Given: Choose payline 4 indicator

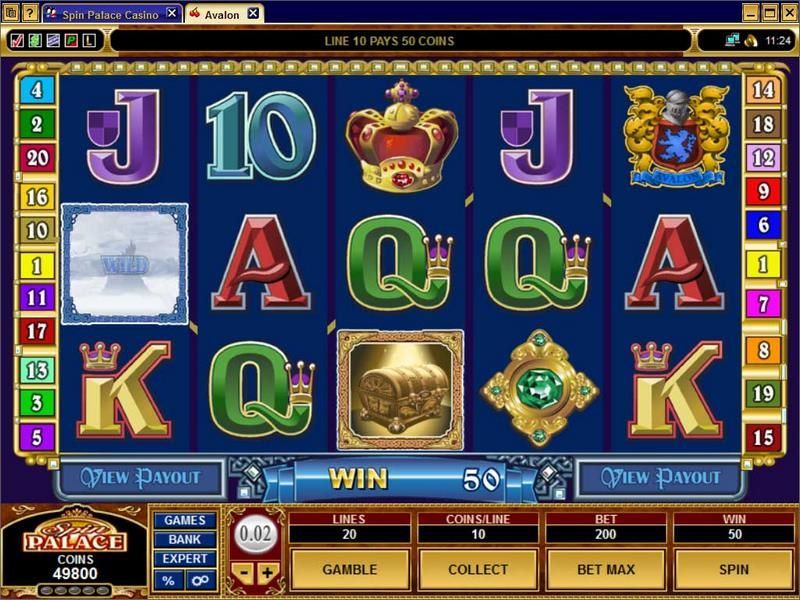Looking at the screenshot, I should 37,90.
